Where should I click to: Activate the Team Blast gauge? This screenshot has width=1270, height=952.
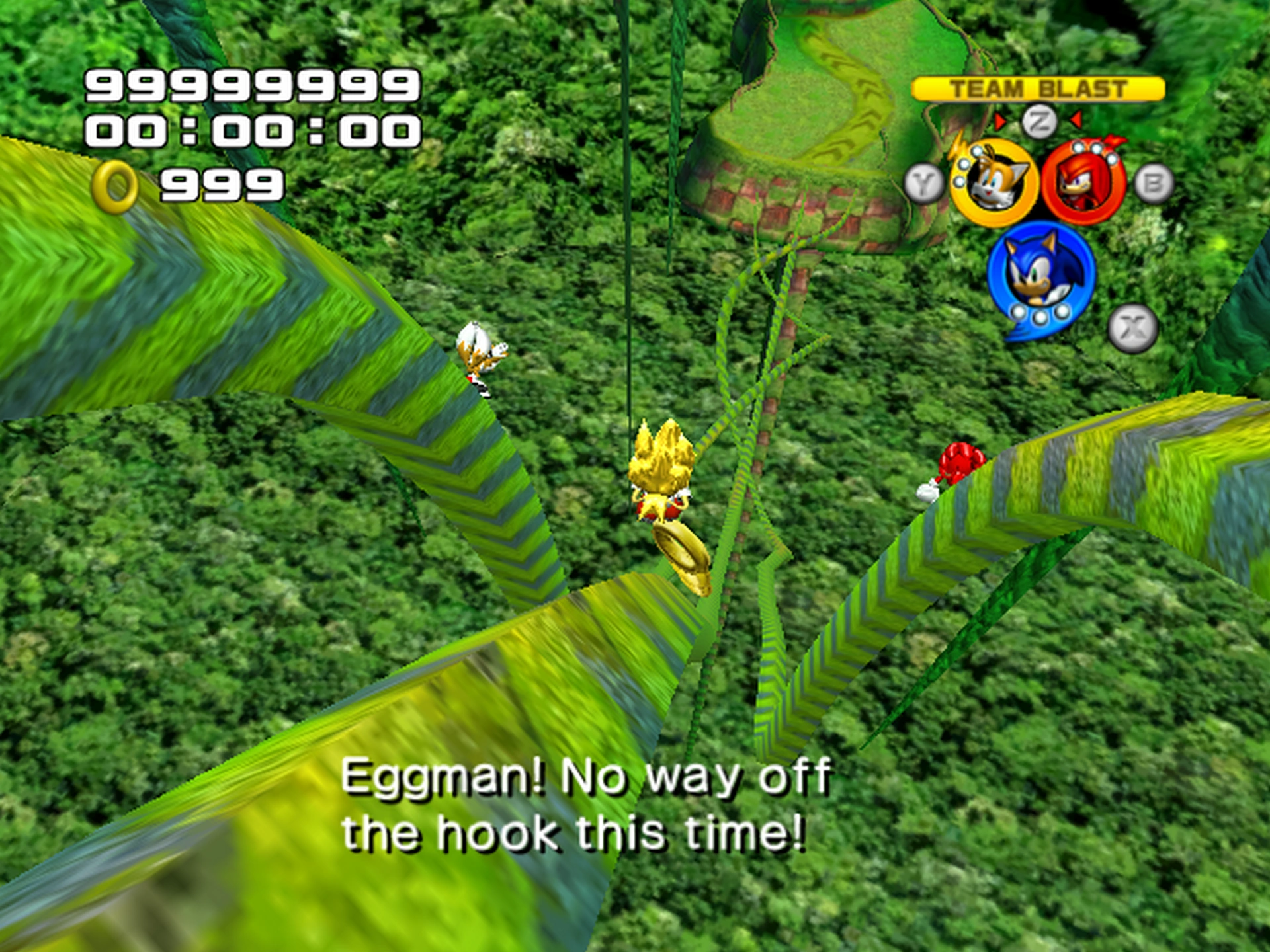tap(1038, 89)
